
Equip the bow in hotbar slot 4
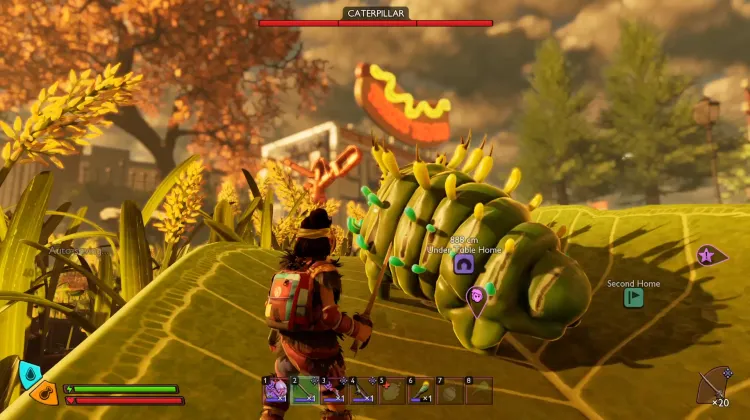(x=362, y=391)
